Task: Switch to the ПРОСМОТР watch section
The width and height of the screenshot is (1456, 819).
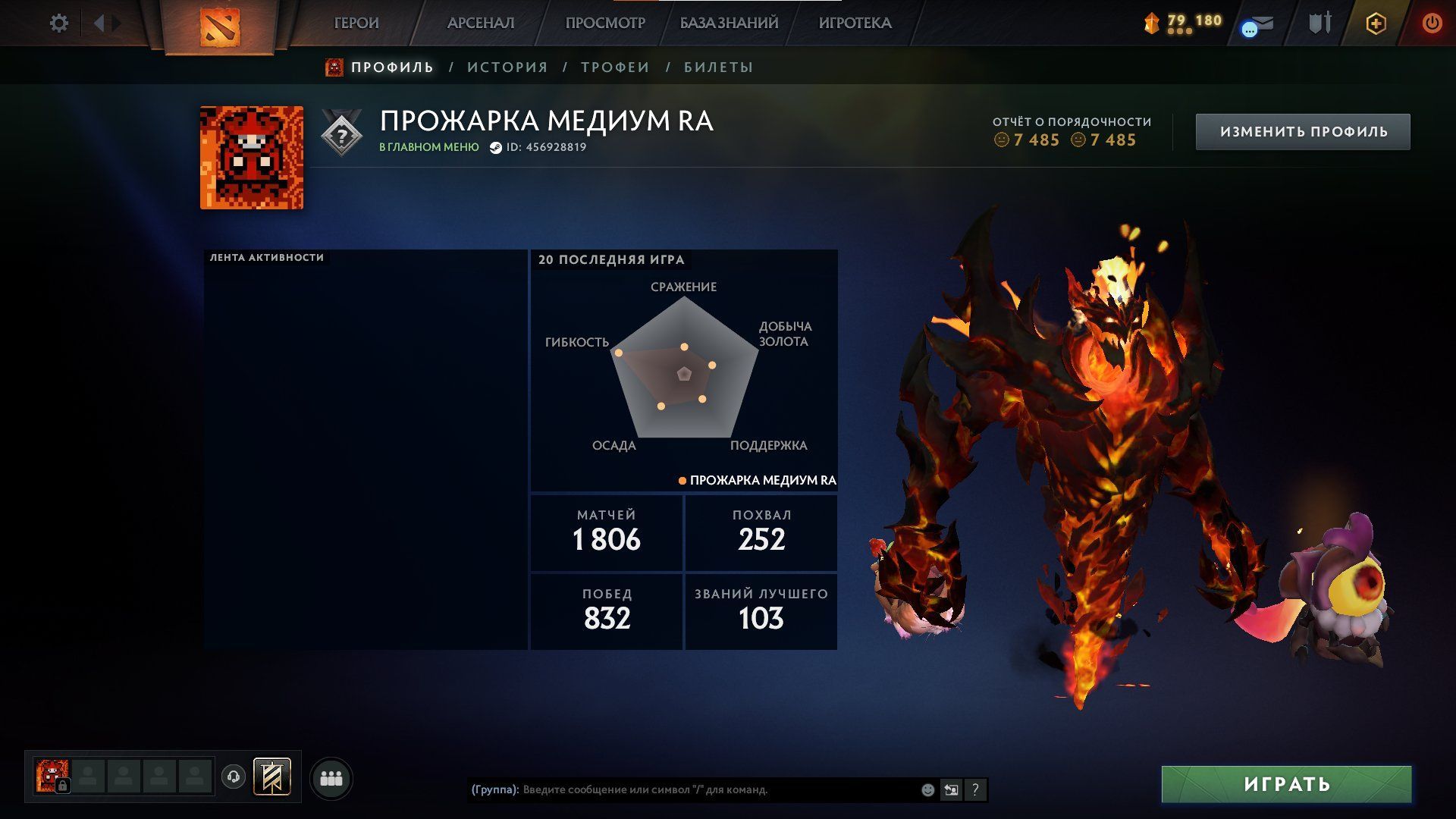Action: tap(605, 24)
